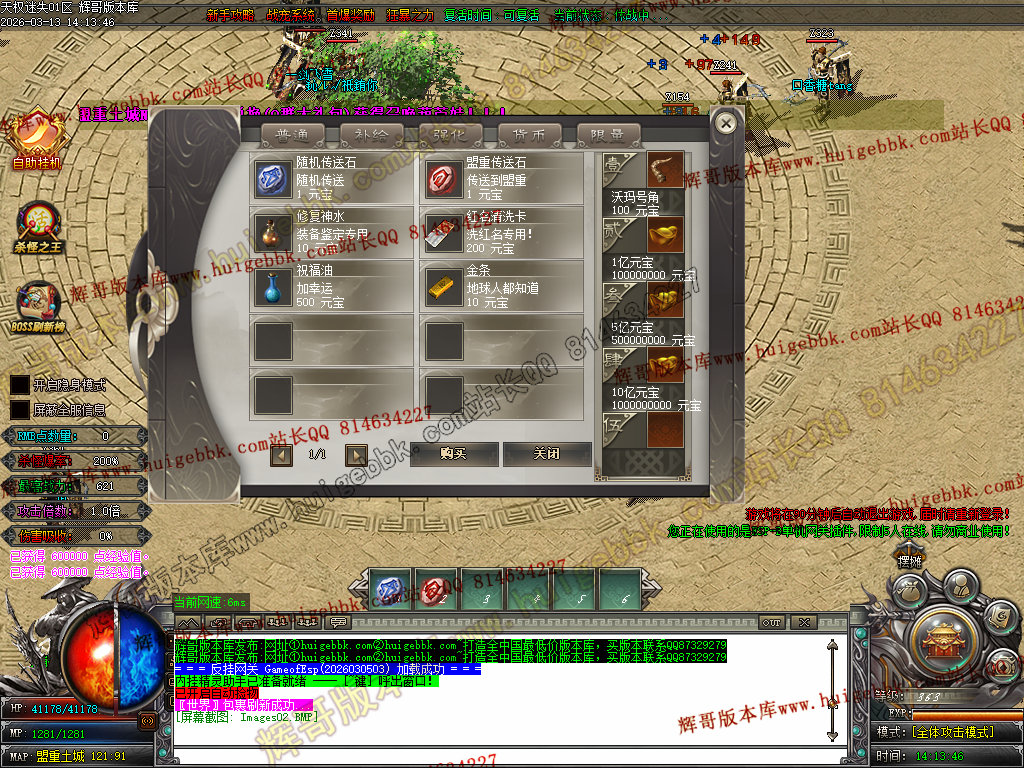Select the 货币 shop tab
The image size is (1024, 768).
529,135
